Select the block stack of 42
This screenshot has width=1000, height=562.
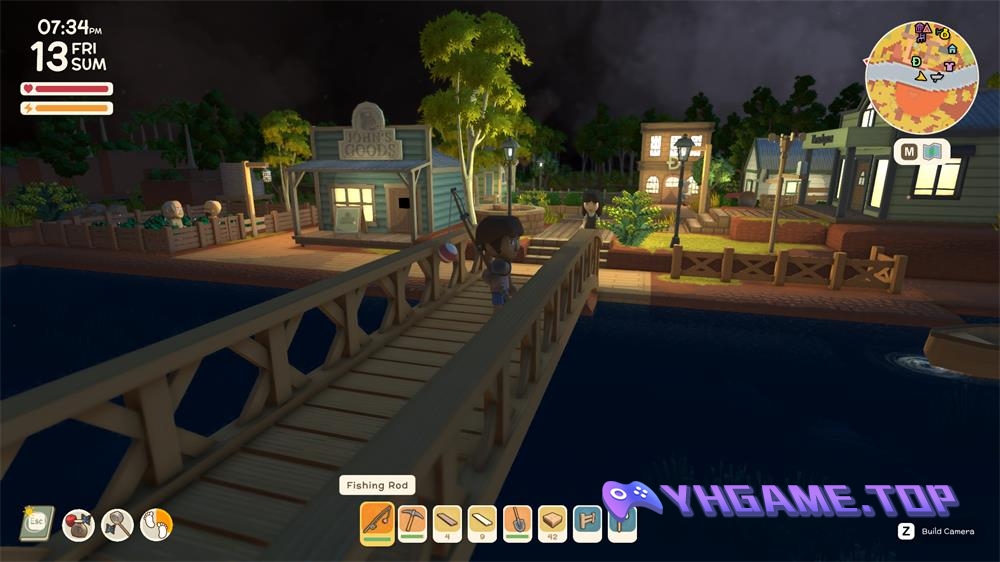[x=552, y=522]
